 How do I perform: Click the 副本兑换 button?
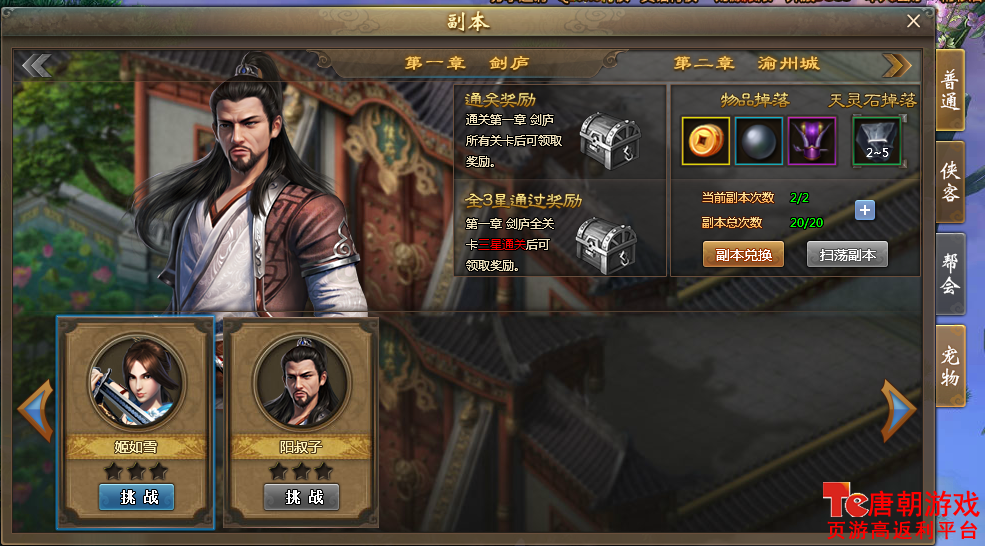coord(743,255)
